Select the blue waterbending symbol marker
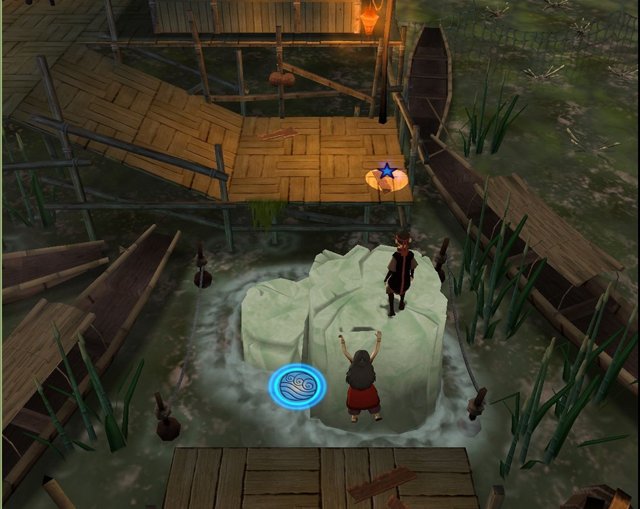 point(297,385)
